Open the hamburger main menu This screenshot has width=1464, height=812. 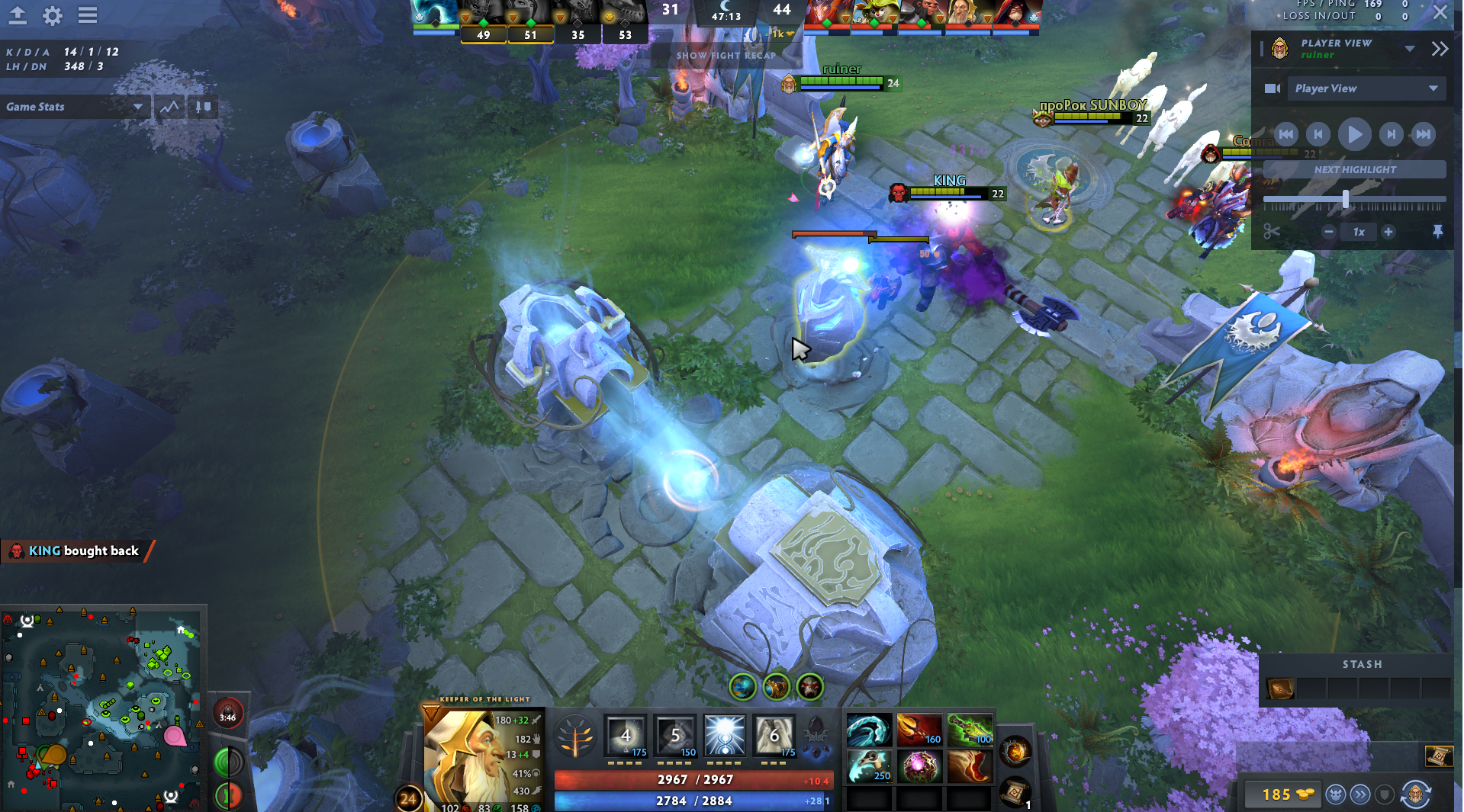[88, 15]
